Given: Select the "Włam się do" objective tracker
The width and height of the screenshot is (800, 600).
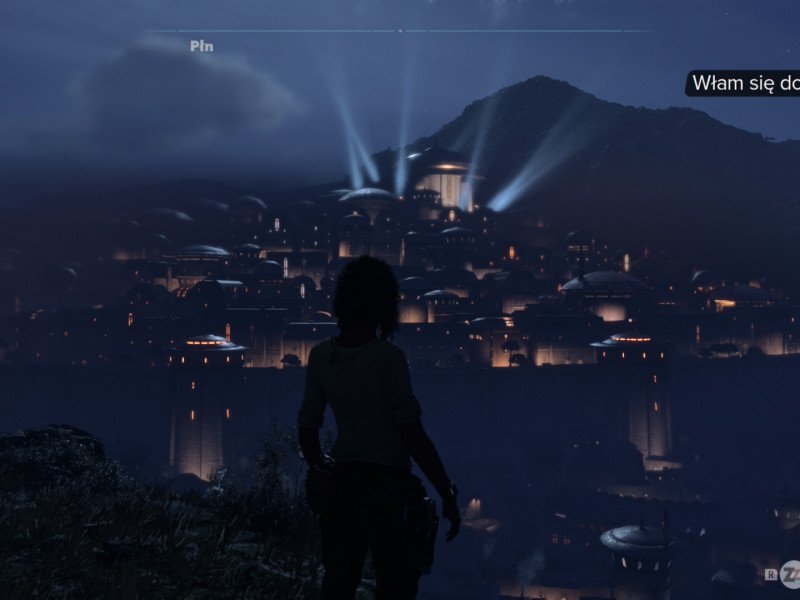Looking at the screenshot, I should (x=743, y=83).
